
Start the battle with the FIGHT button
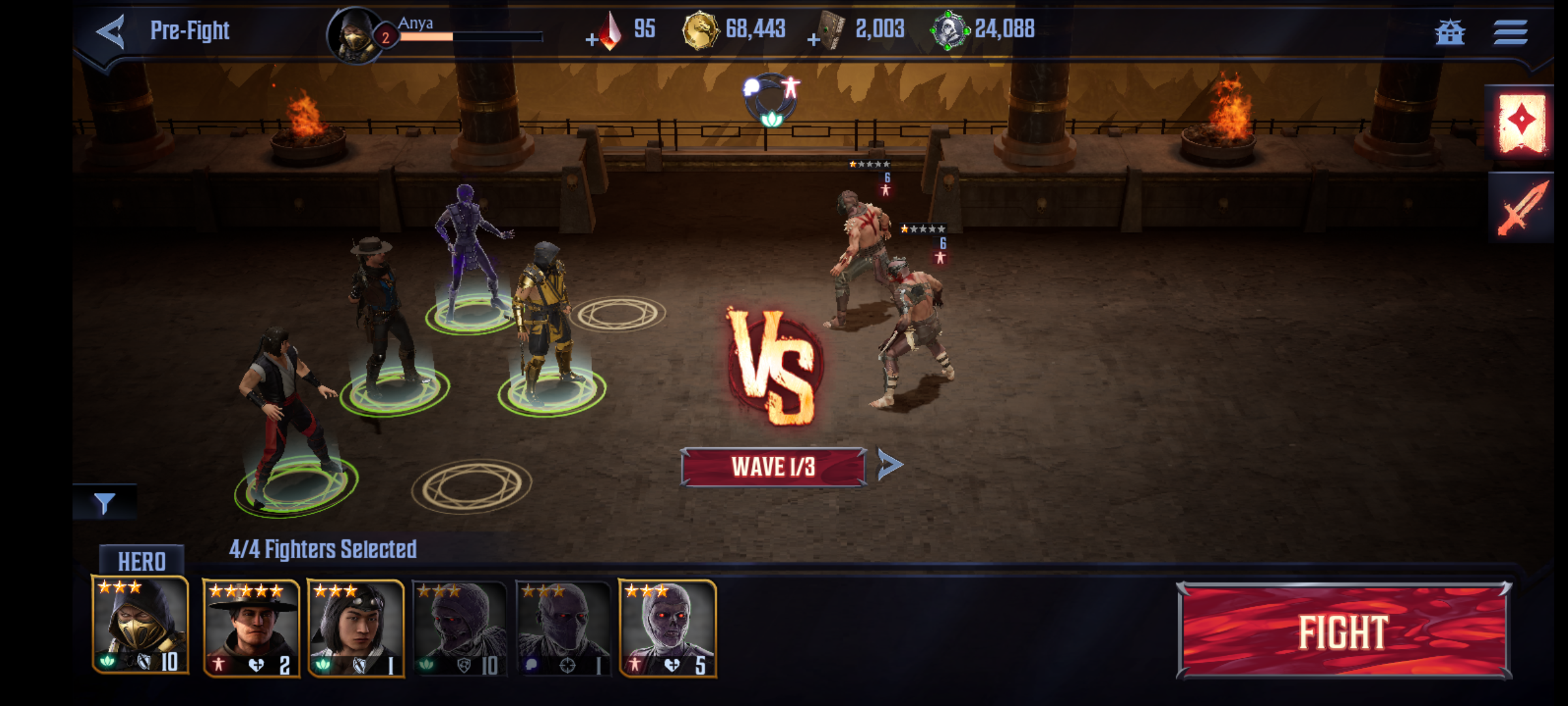[1343, 631]
